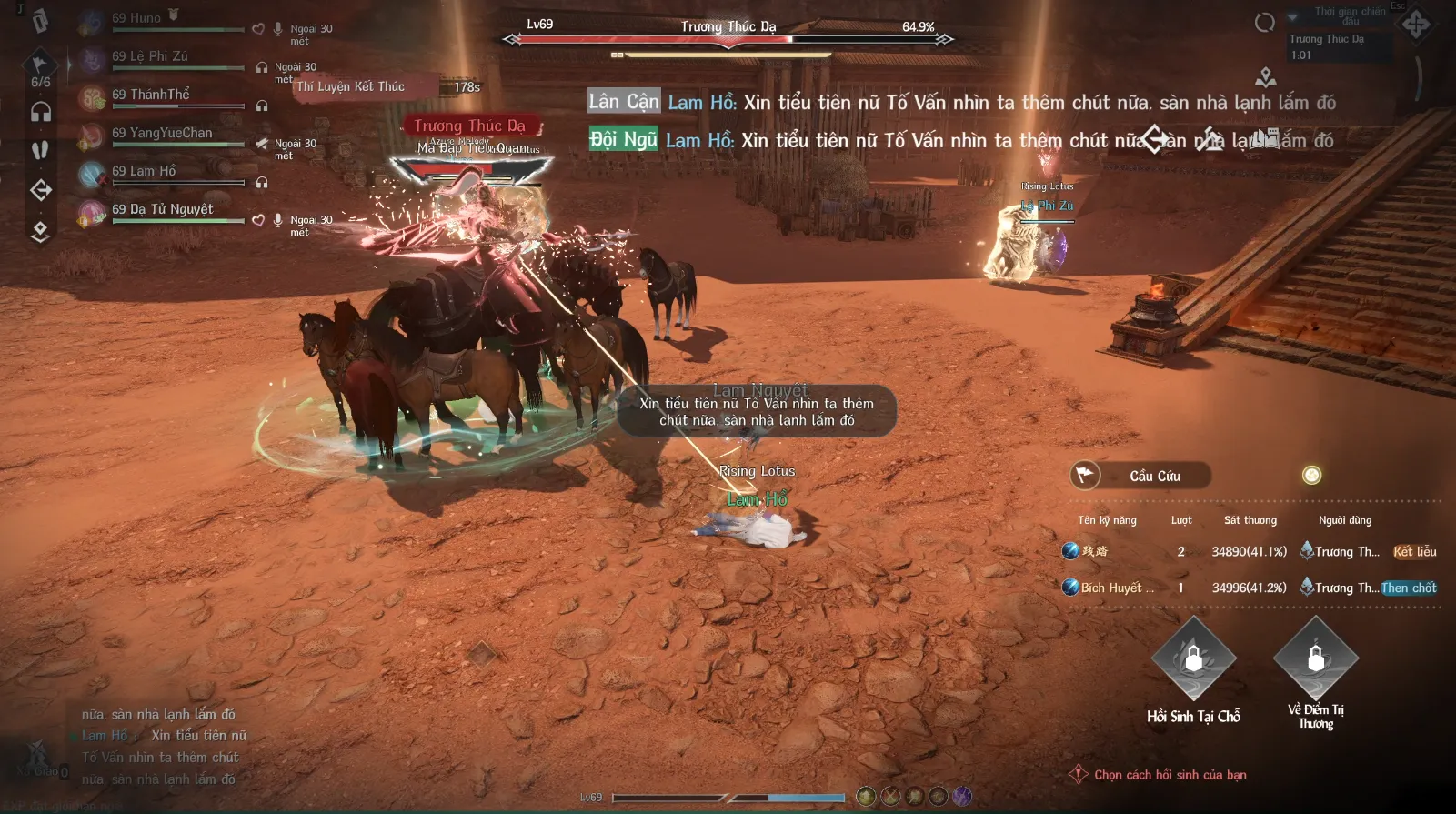Click the gold coin icon beside Cầu Cứu
The height and width of the screenshot is (814, 1456).
coord(1311,475)
